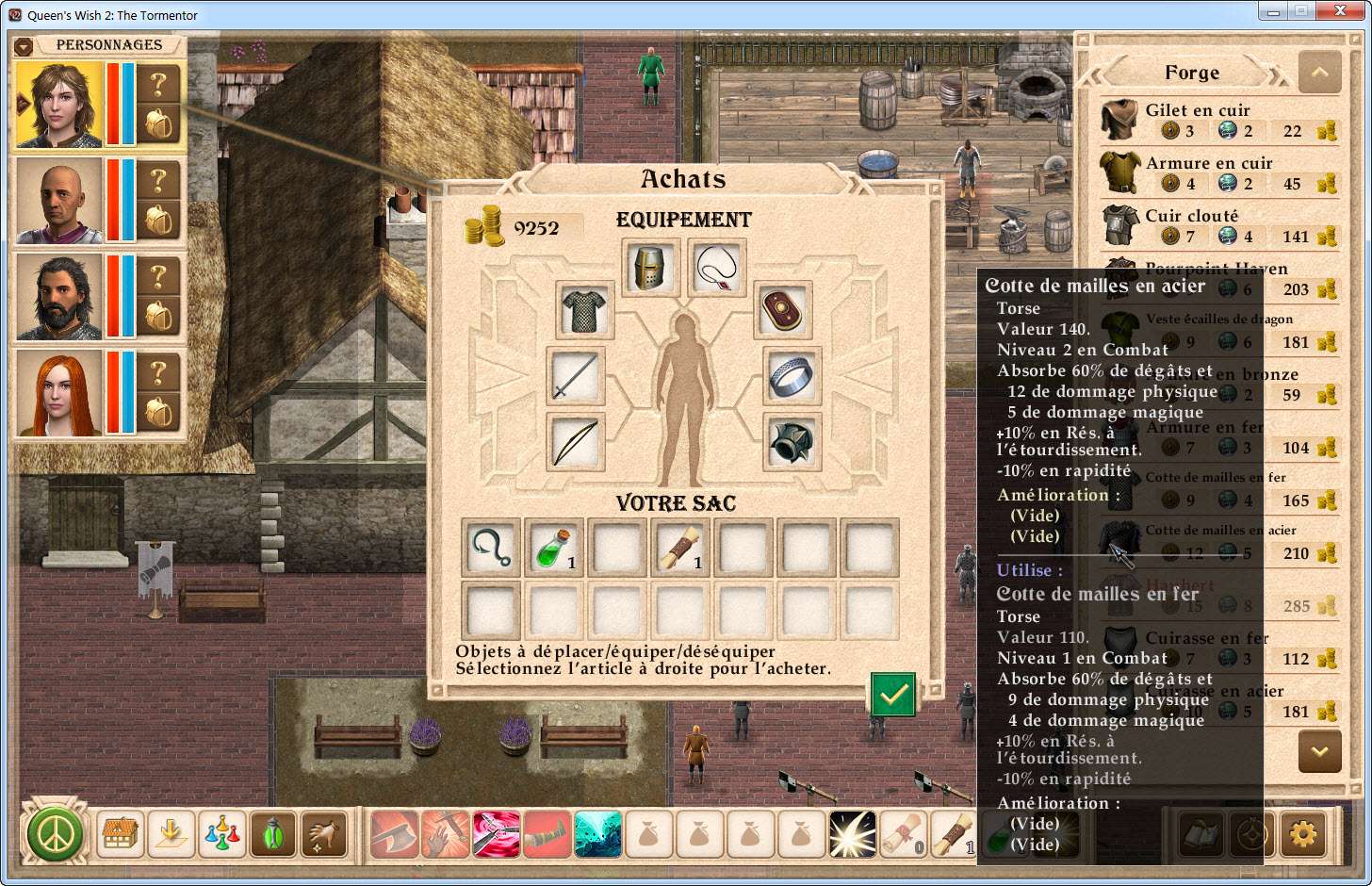Click the forge list down arrow button
The width and height of the screenshot is (1372, 886).
click(x=1319, y=752)
